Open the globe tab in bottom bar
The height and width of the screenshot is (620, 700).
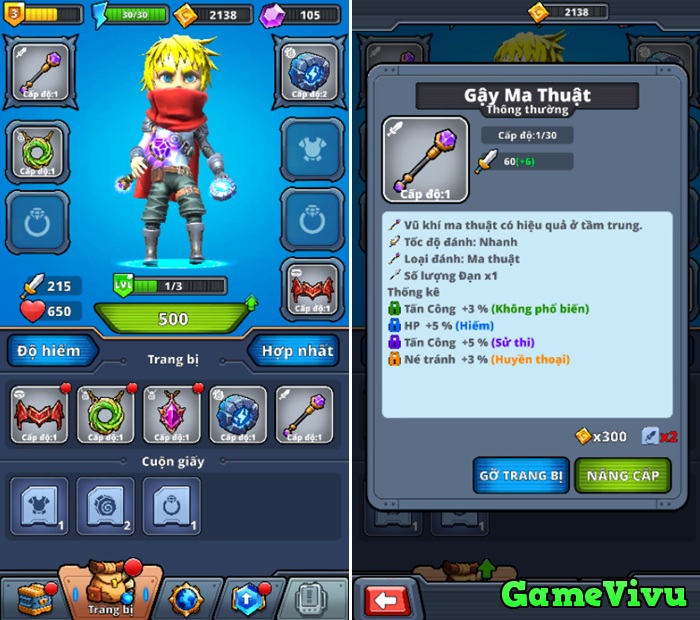pyautogui.click(x=186, y=597)
